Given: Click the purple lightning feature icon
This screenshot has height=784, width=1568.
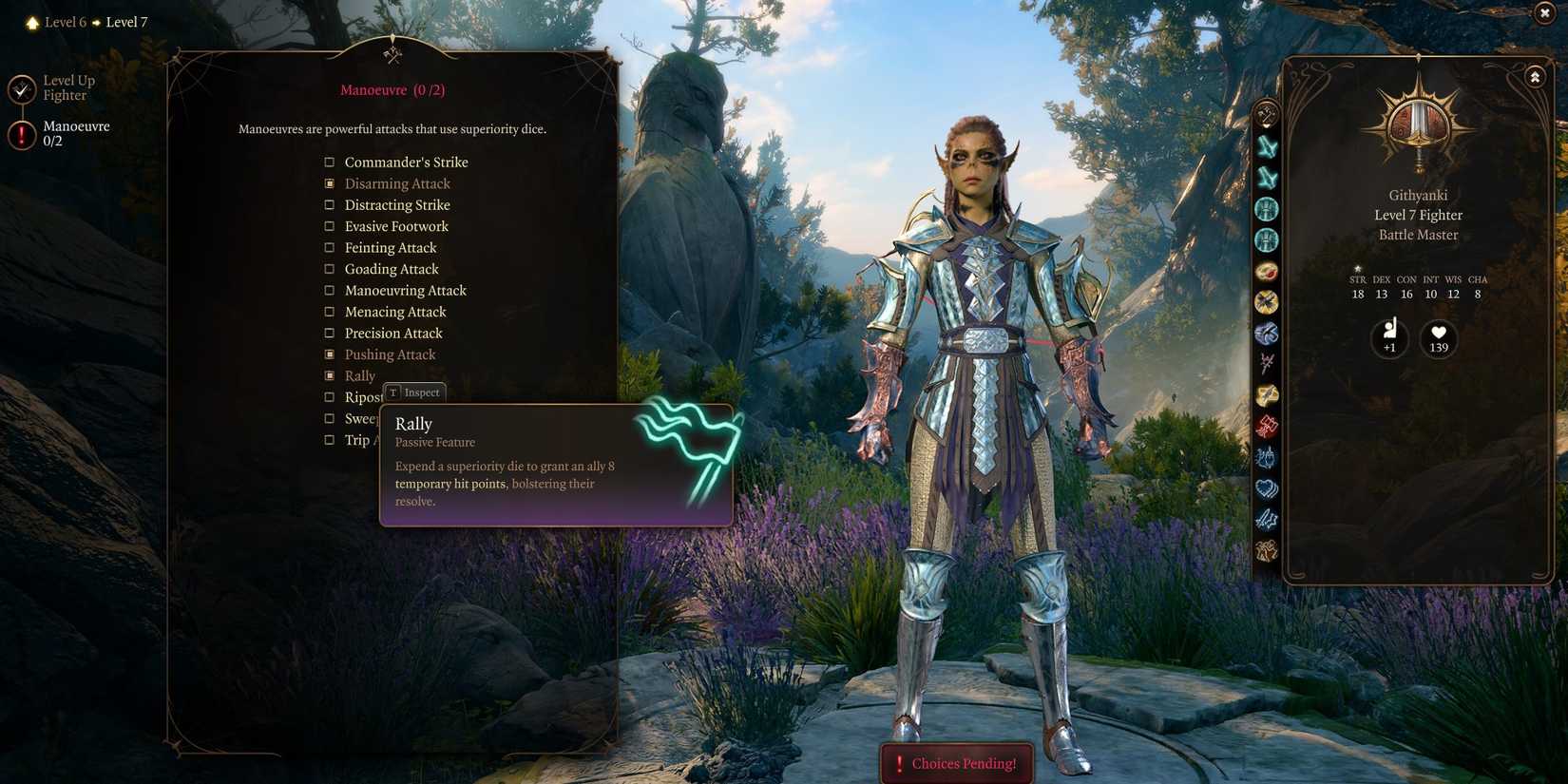Looking at the screenshot, I should [x=1267, y=520].
